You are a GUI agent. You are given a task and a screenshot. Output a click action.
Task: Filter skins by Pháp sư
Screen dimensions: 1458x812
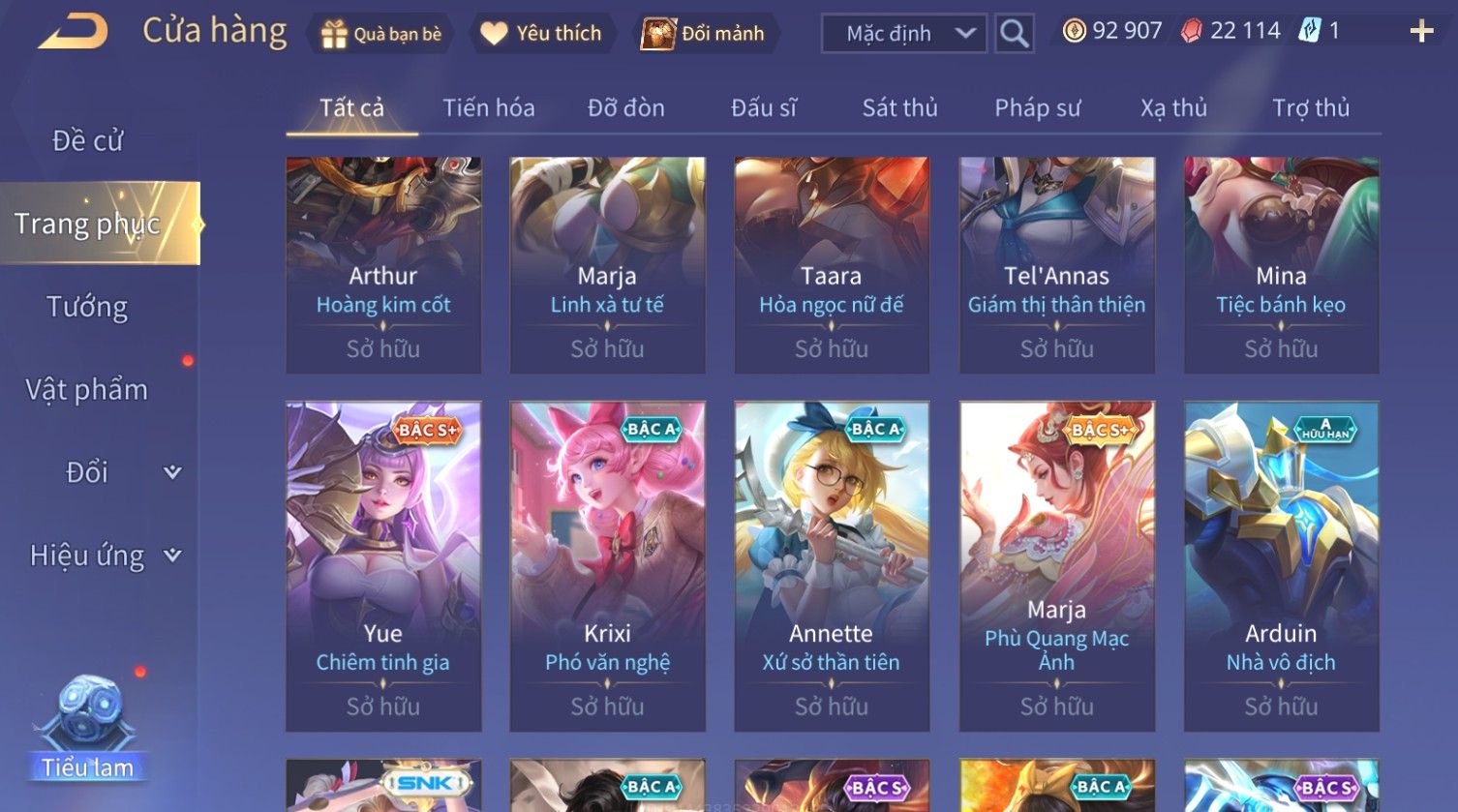(1037, 107)
